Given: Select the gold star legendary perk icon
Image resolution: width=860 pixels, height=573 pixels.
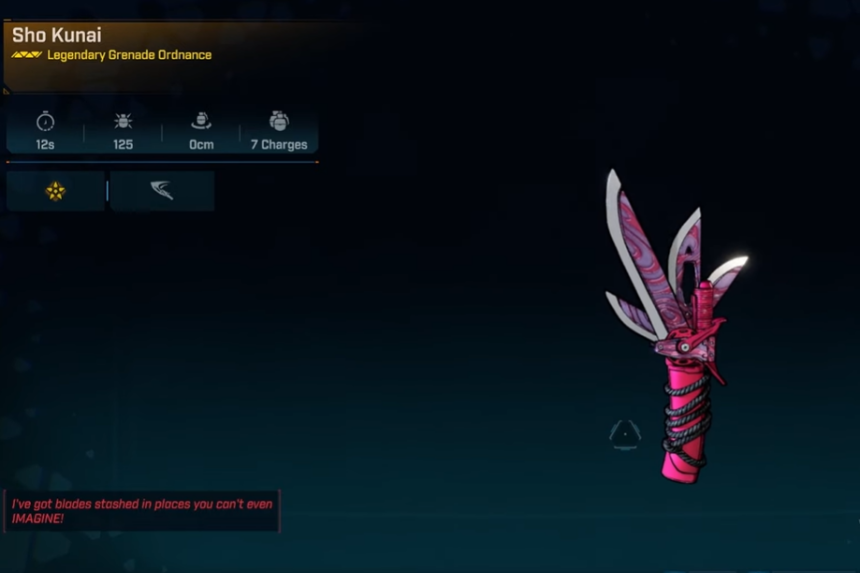Looking at the screenshot, I should 55,191.
